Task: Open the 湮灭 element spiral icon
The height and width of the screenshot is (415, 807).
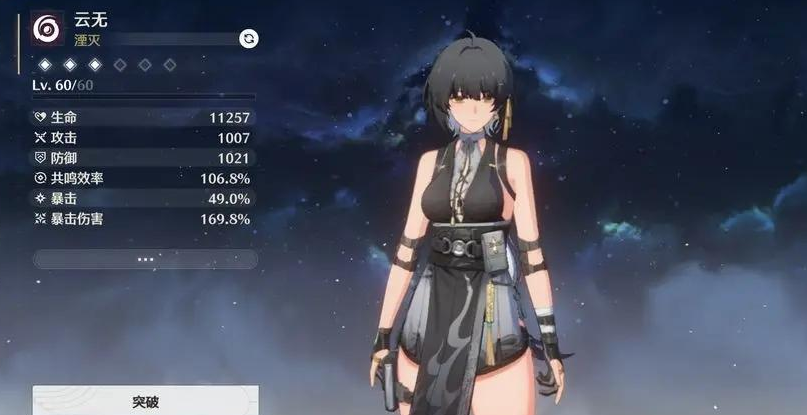Action: pos(47,29)
